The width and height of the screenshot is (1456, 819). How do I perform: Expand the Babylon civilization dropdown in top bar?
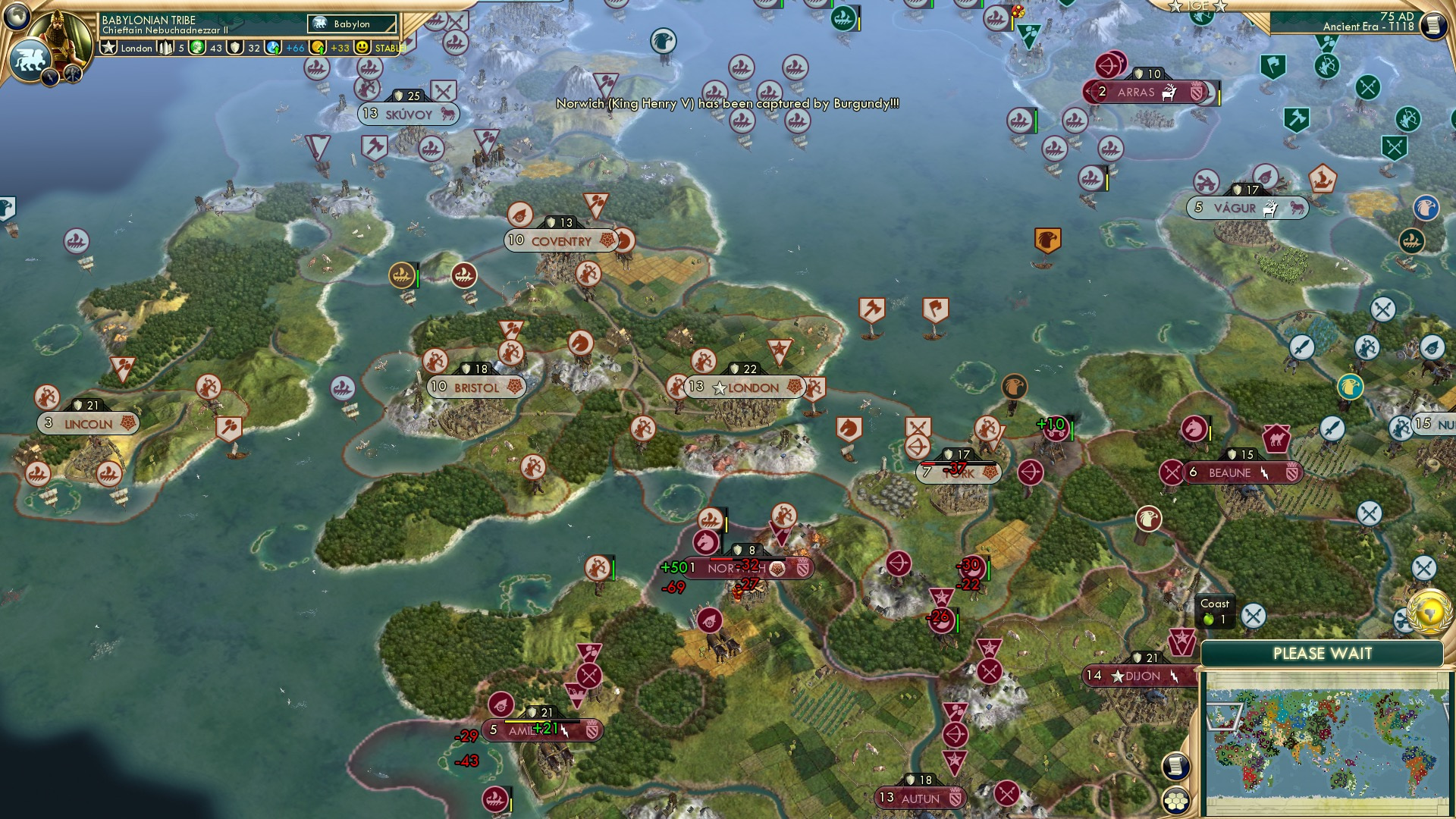[350, 24]
